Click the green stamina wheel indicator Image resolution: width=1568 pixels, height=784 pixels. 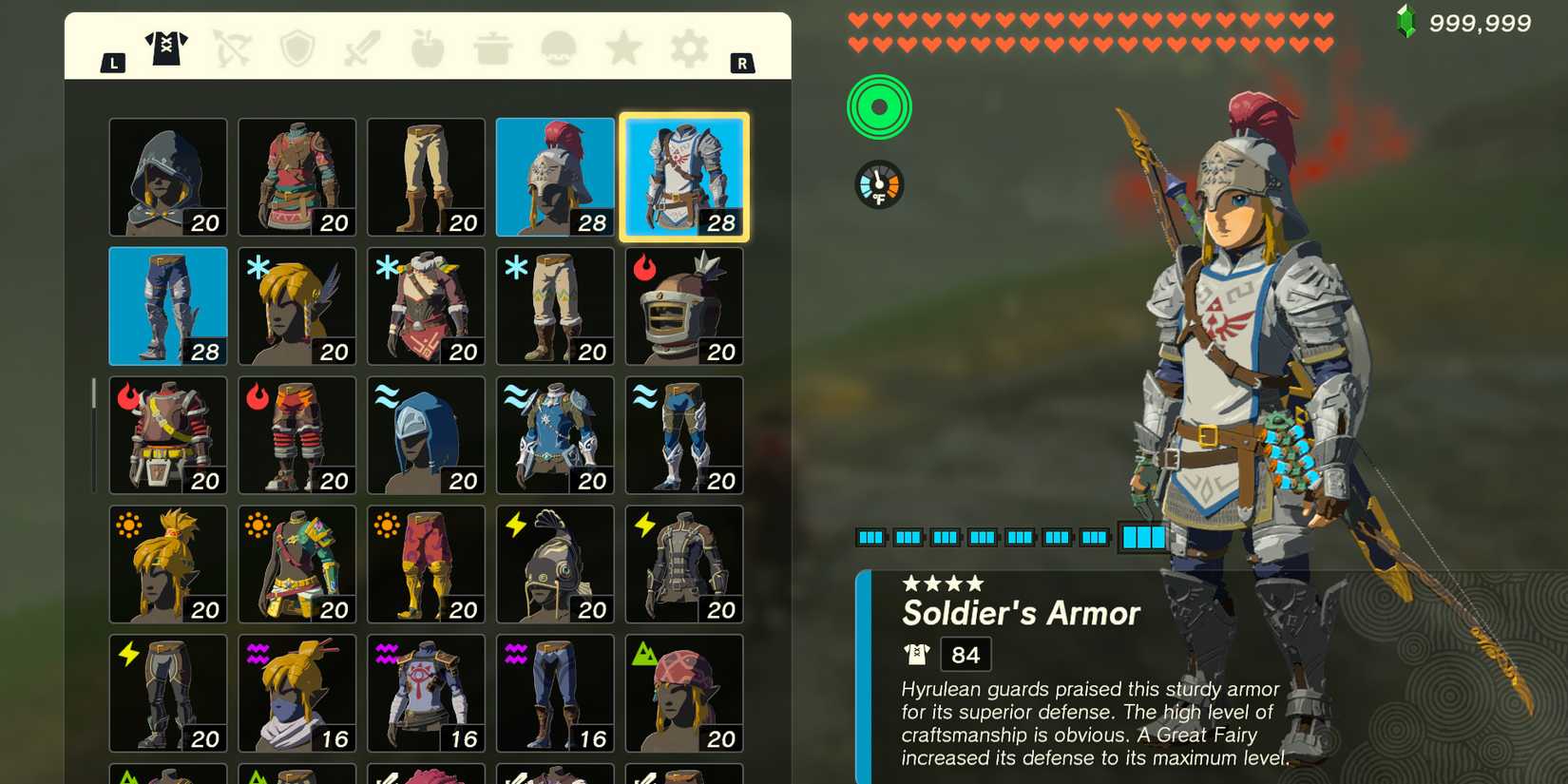[x=878, y=107]
